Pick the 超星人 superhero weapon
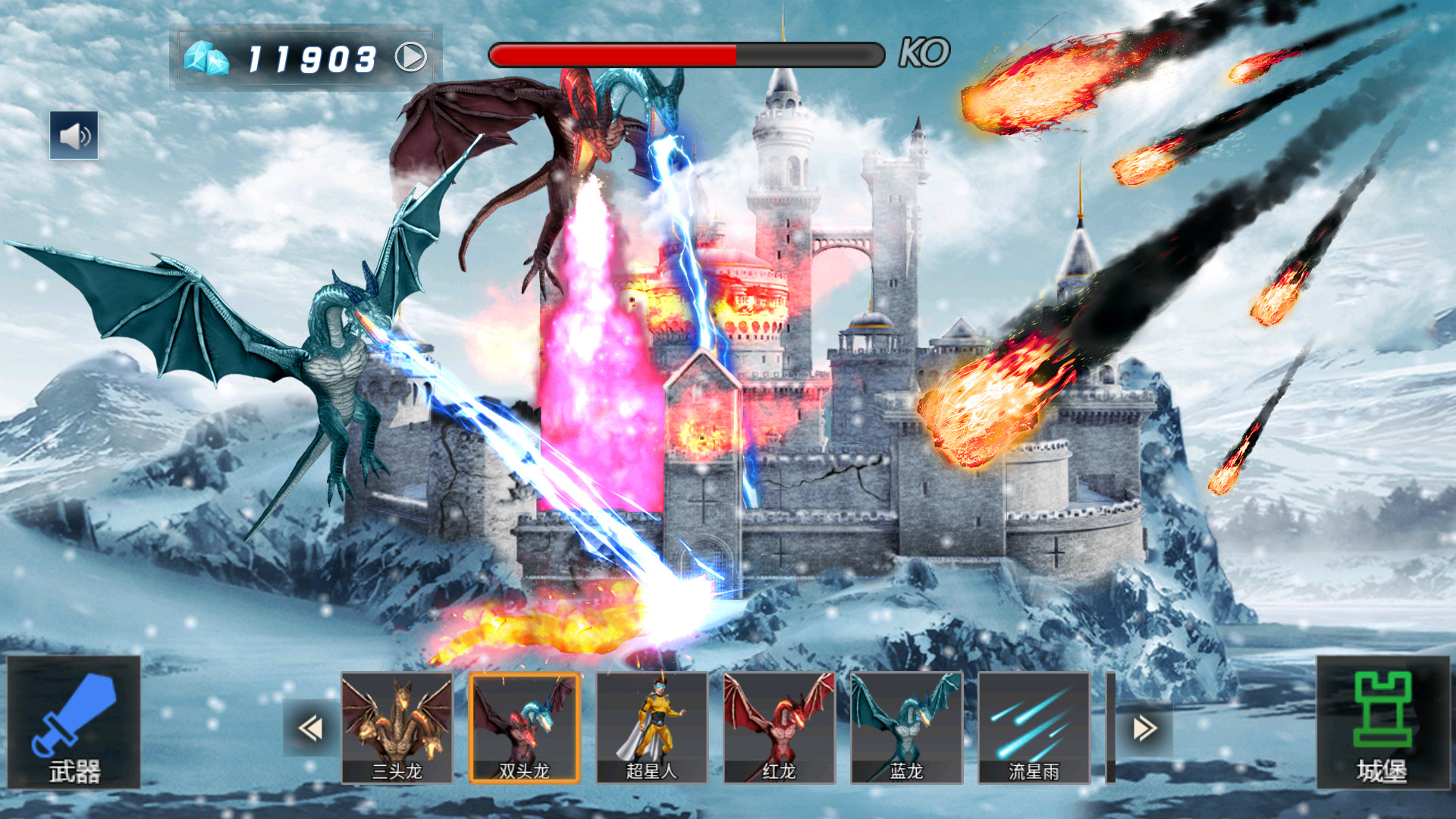This screenshot has height=819, width=1456. click(651, 727)
